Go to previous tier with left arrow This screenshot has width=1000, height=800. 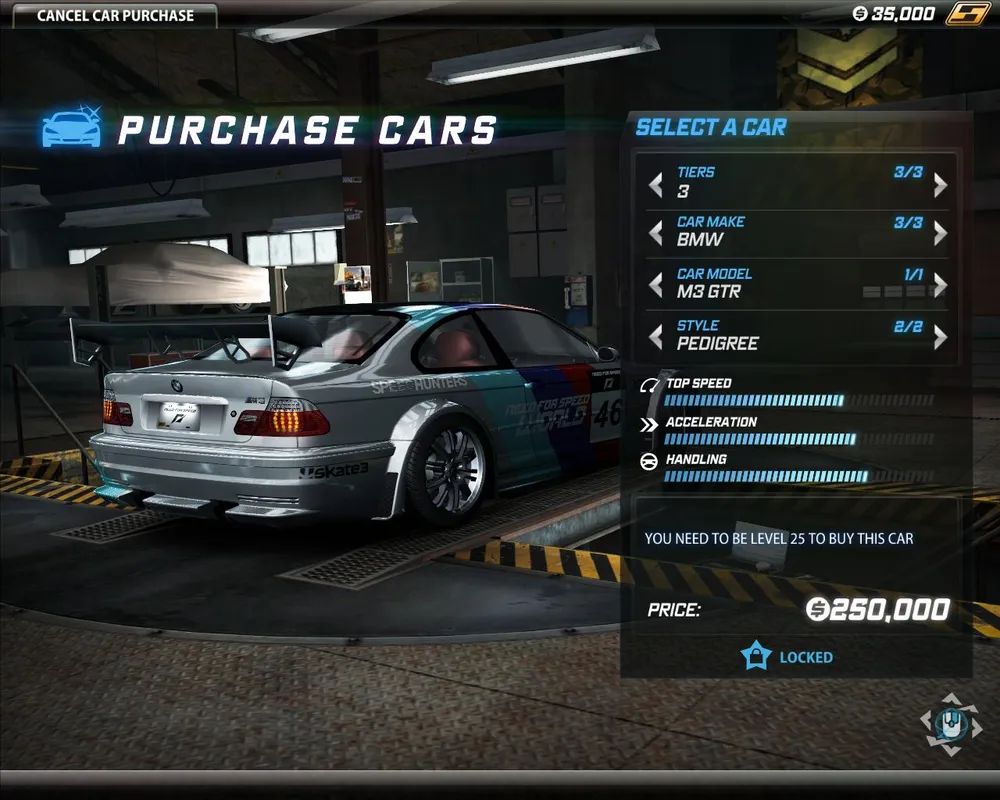point(656,185)
